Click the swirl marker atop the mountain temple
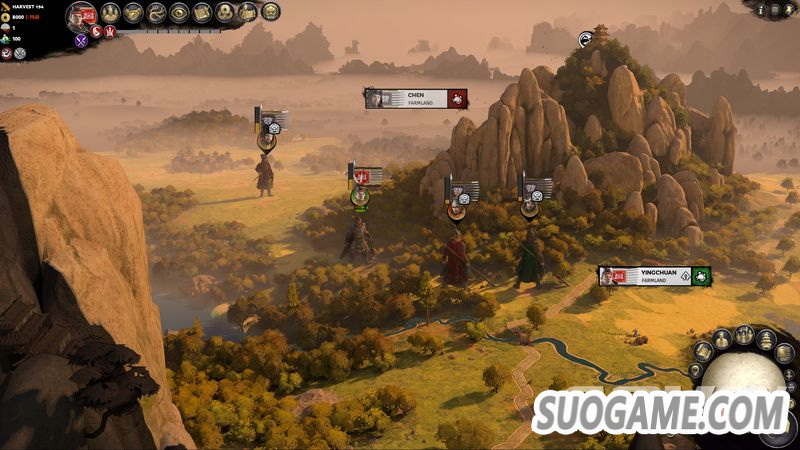 [586, 39]
